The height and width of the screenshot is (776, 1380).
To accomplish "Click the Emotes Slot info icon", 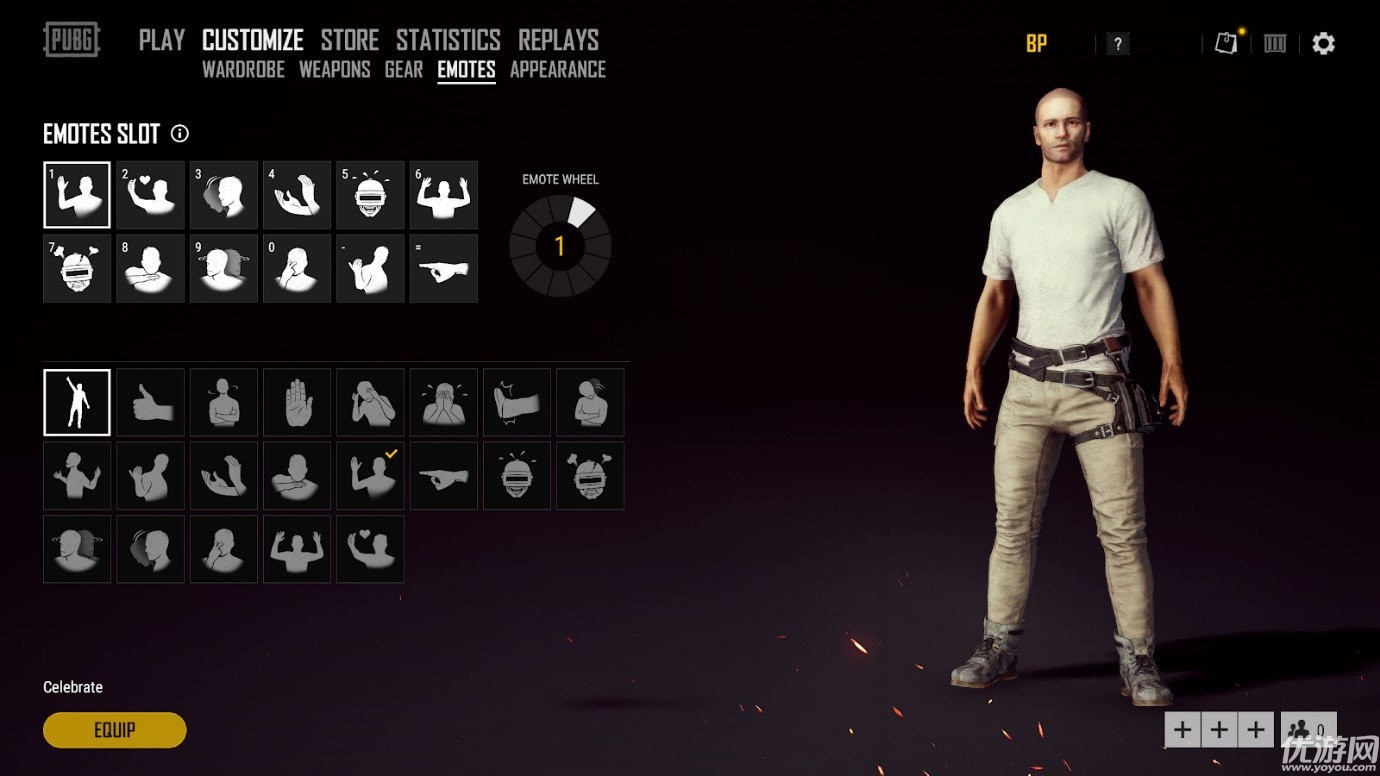I will tap(180, 133).
